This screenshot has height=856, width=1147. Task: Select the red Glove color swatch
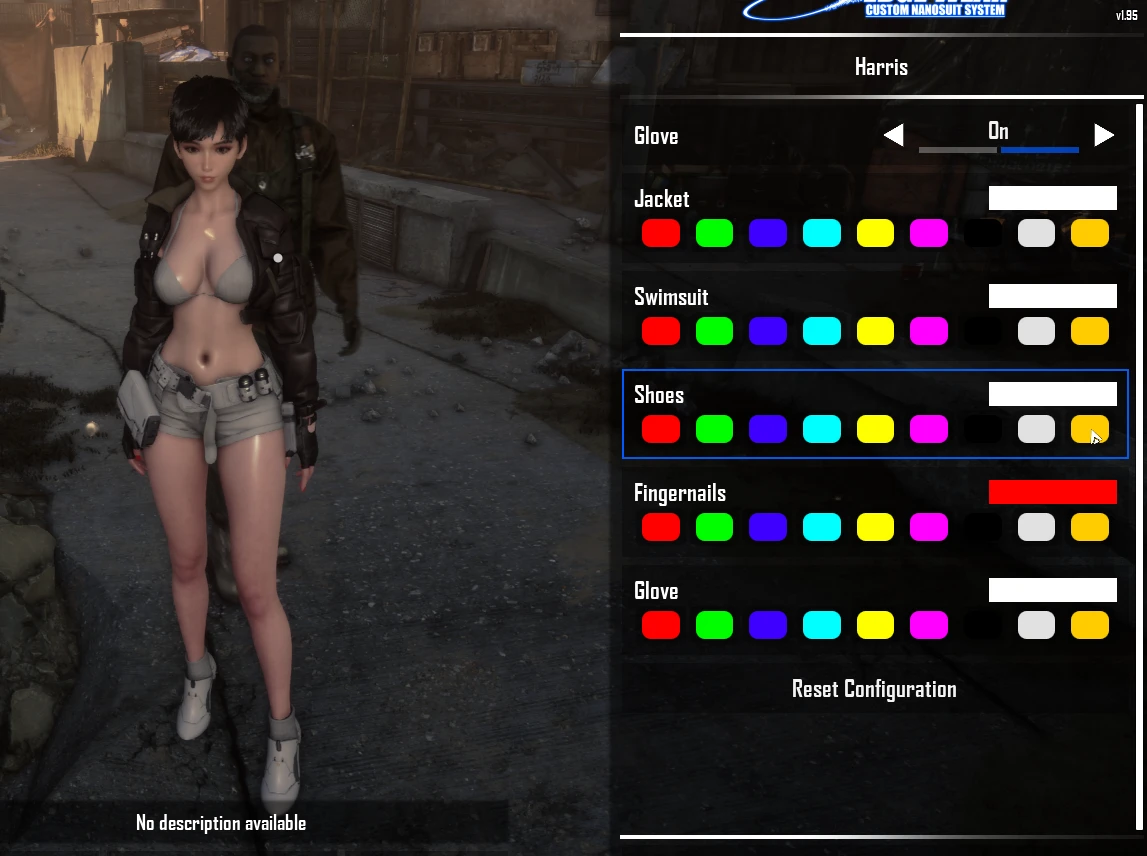(661, 625)
